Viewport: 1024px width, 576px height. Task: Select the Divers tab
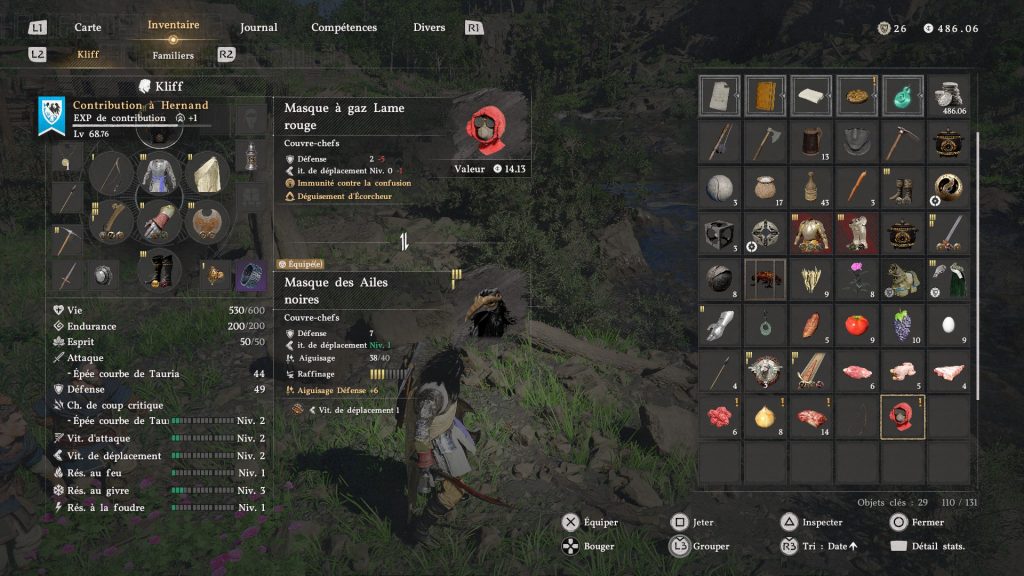pyautogui.click(x=429, y=27)
